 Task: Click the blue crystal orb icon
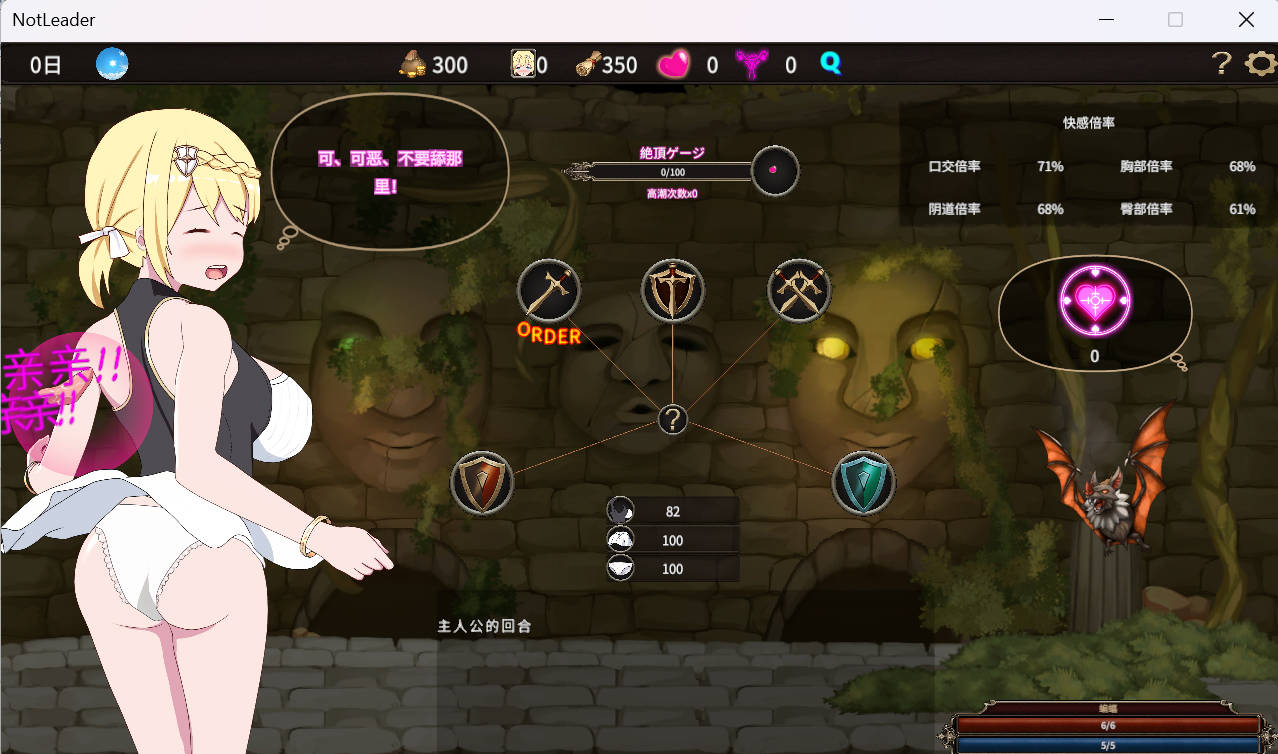[112, 64]
